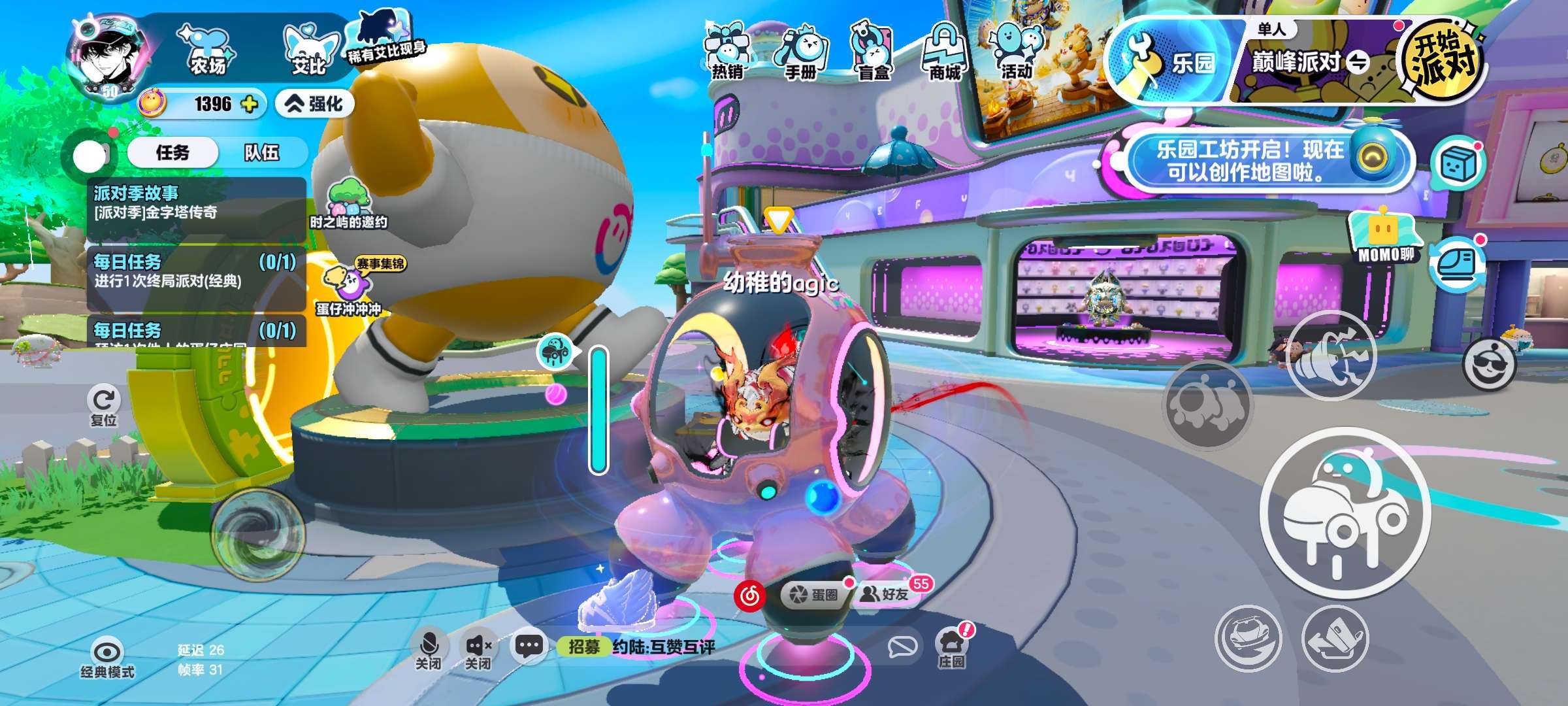Click the 开始派对 start party button
The image size is (1568, 706).
1442,59
